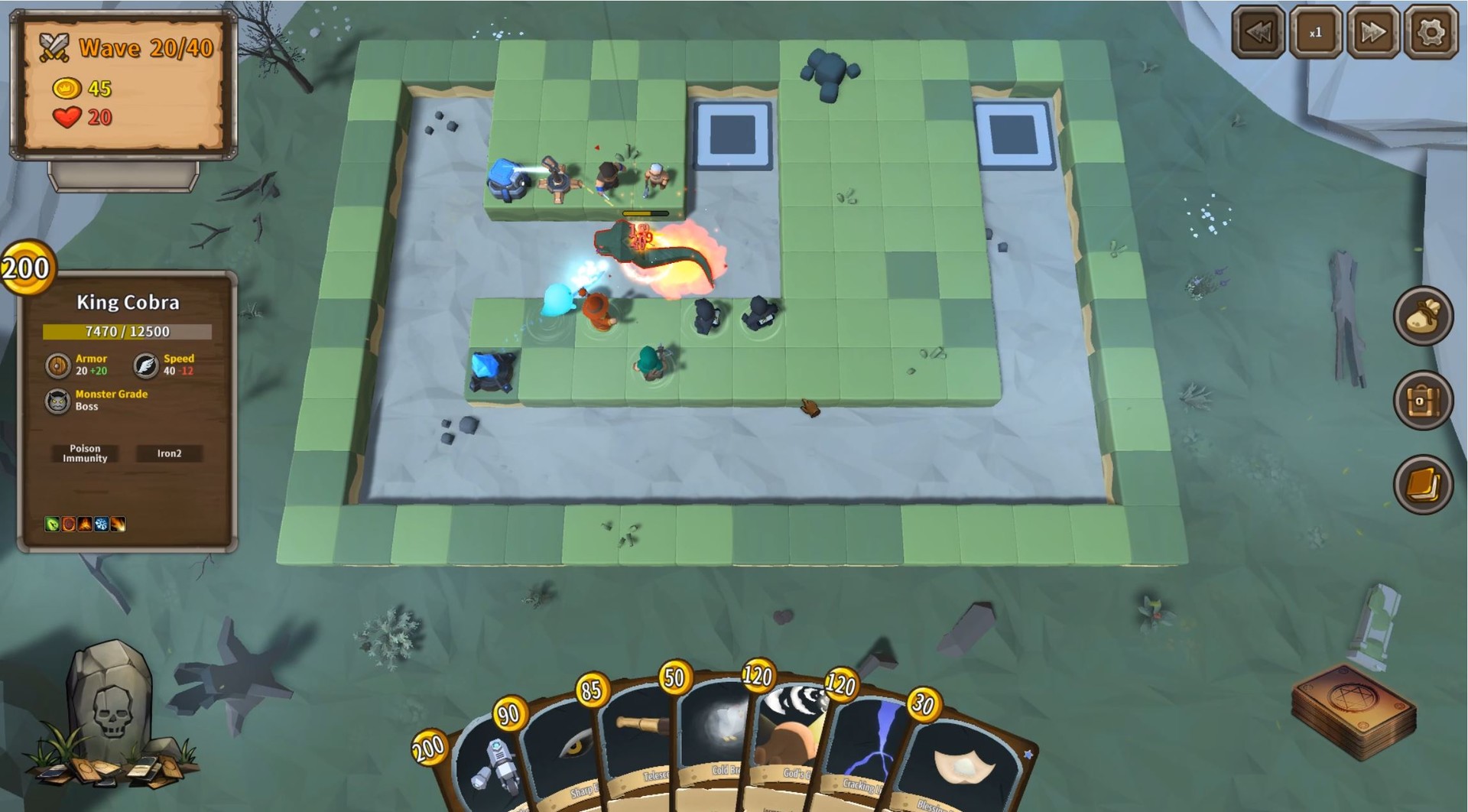Screen dimensions: 1468x812
Task: Click the Poison Immunity trait label
Action: 84,453
